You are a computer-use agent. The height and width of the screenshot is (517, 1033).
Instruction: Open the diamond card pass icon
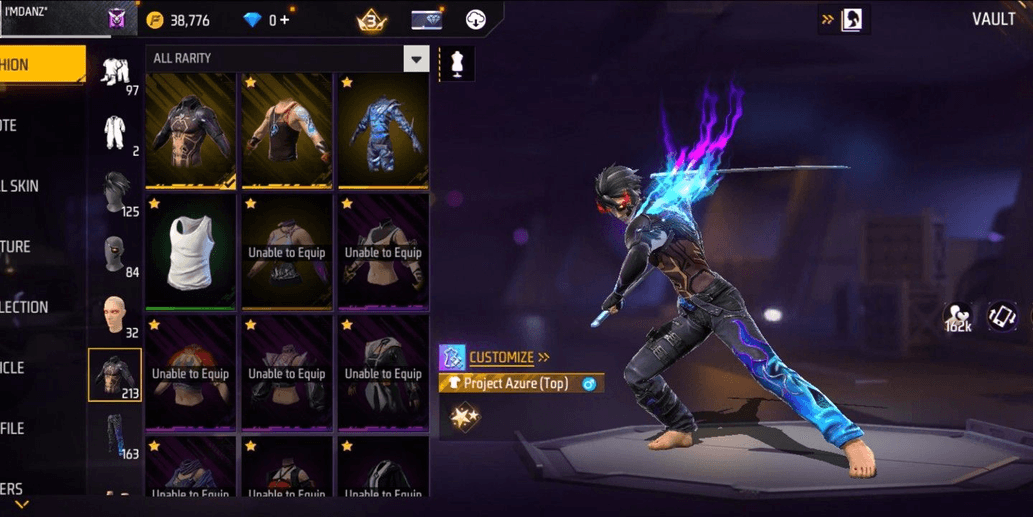click(427, 20)
